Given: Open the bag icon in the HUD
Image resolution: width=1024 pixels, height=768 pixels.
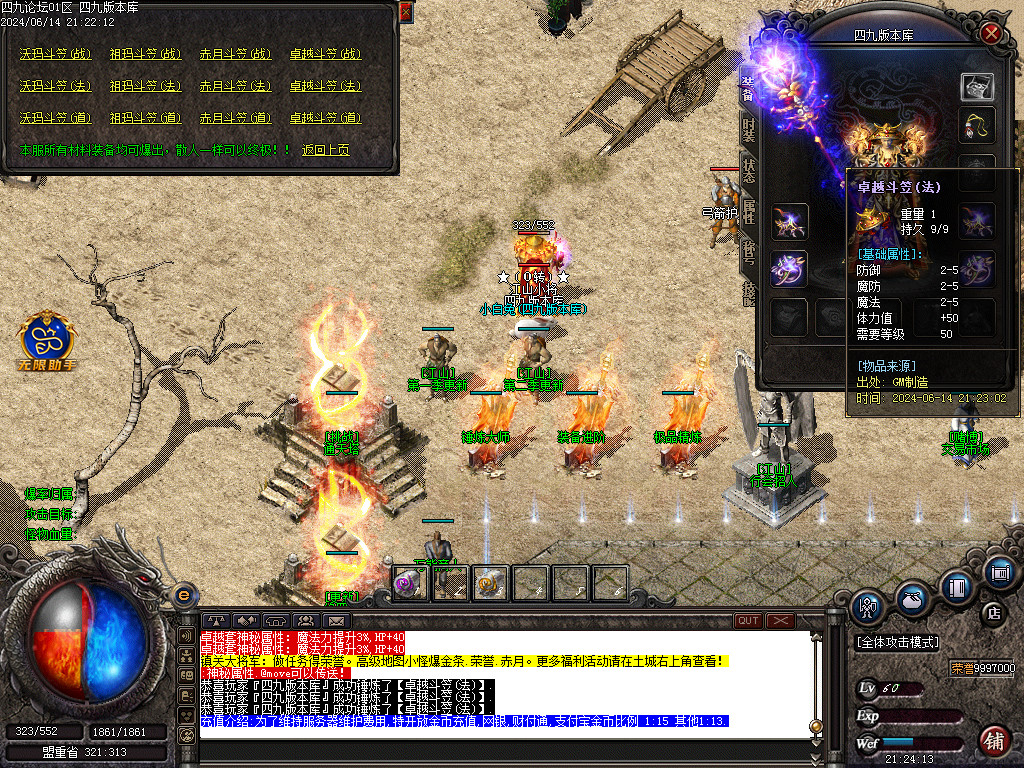Looking at the screenshot, I should 911,599.
